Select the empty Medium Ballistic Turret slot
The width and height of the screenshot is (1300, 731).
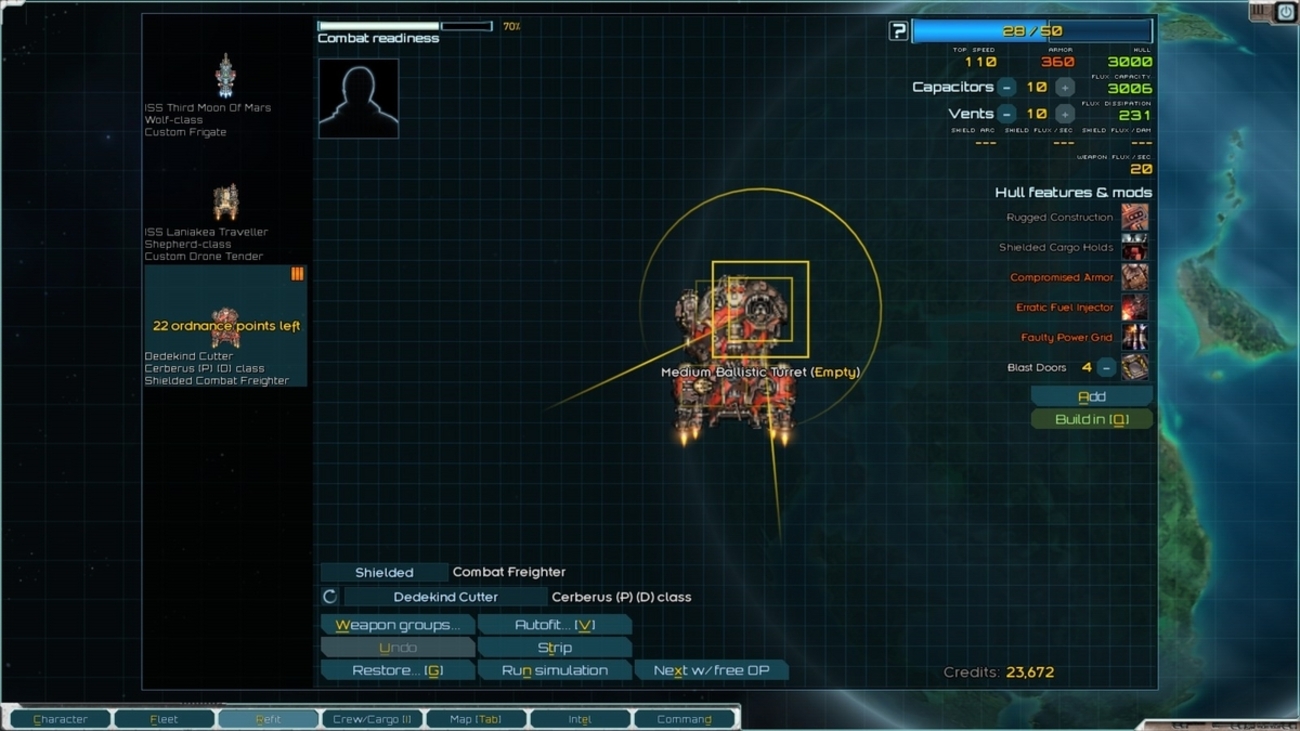point(760,310)
